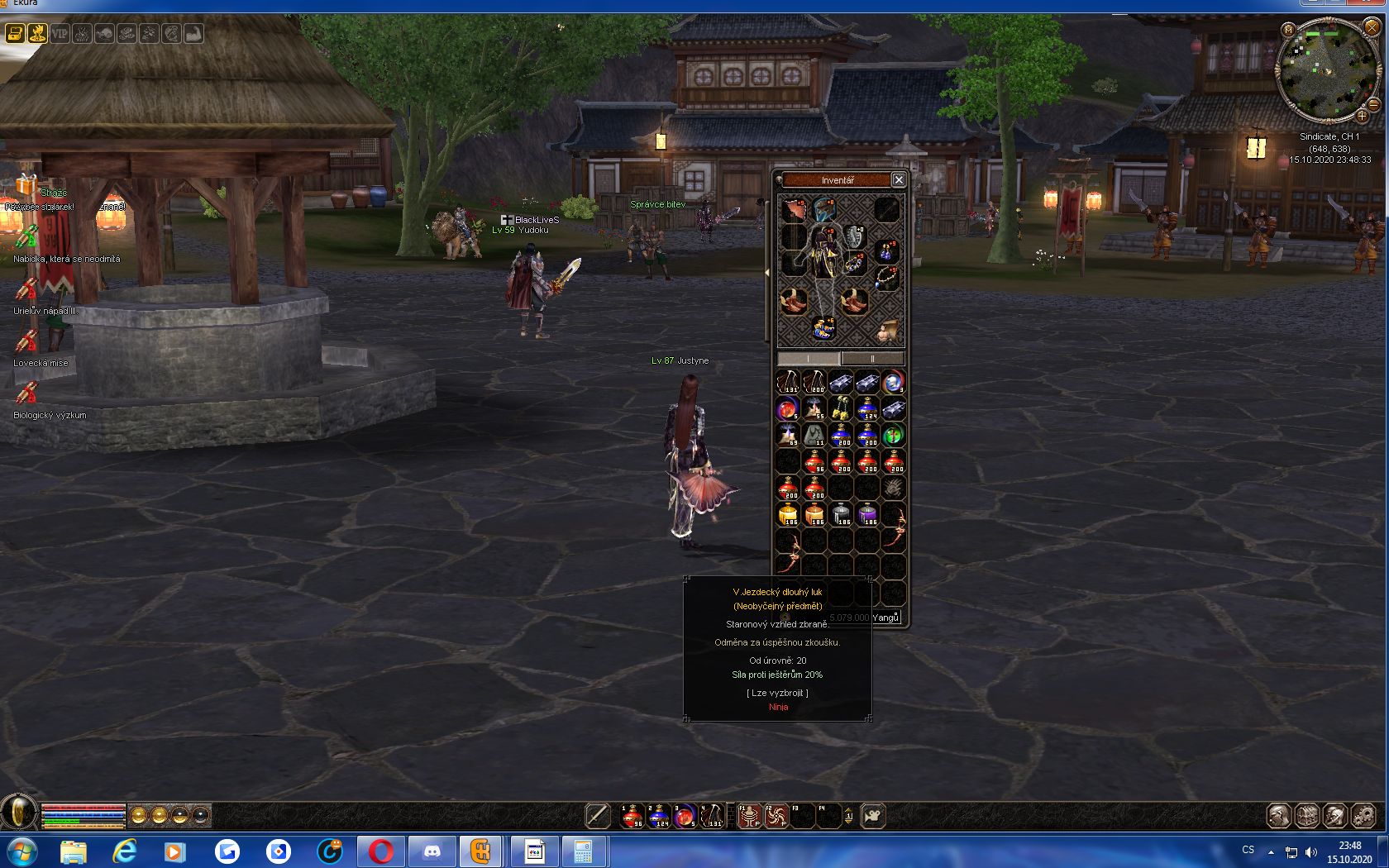The image size is (1389, 868).
Task: Click the equipped blue shoes slot
Action: click(x=823, y=327)
